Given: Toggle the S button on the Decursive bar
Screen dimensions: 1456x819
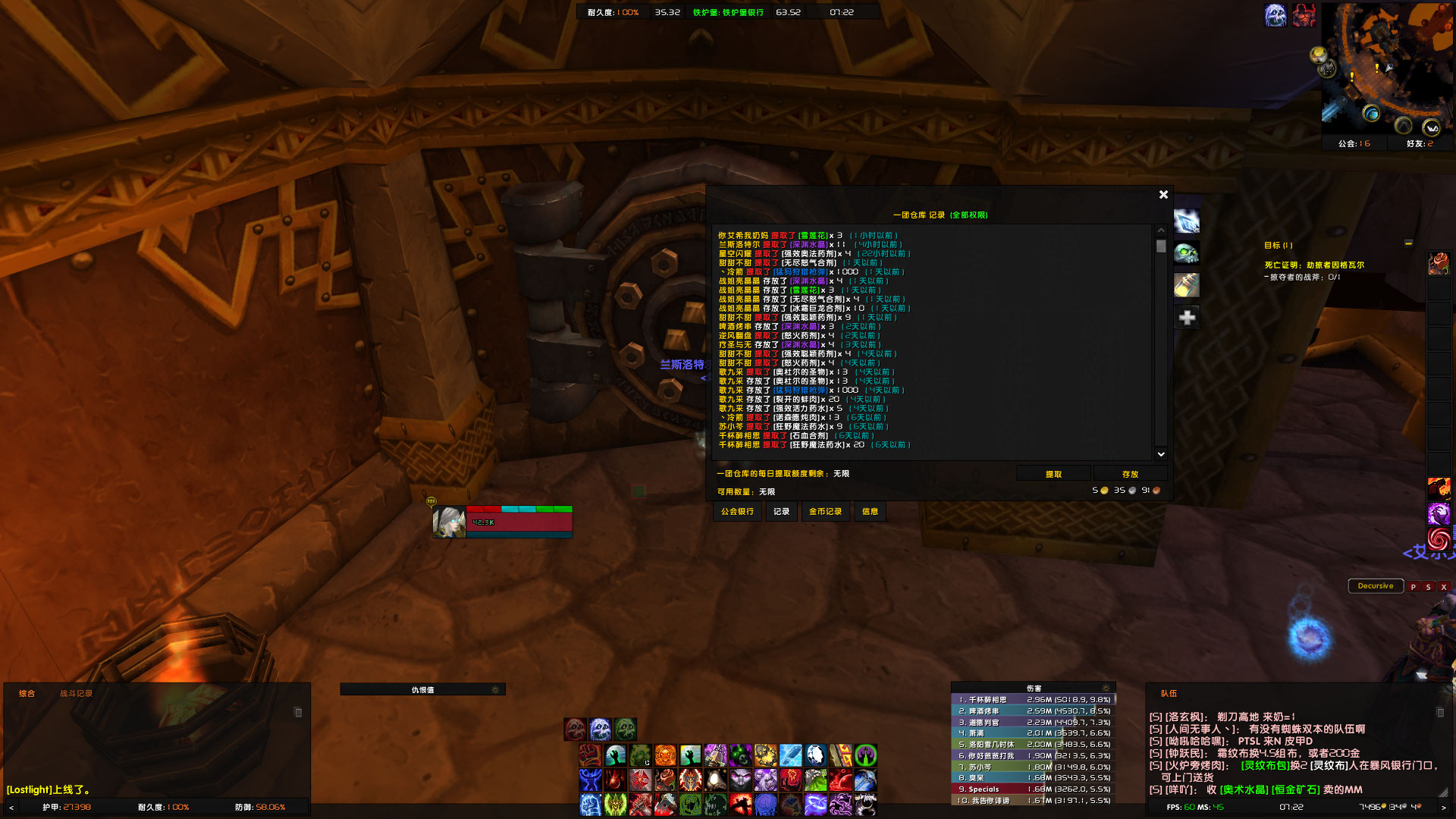Looking at the screenshot, I should (1428, 586).
